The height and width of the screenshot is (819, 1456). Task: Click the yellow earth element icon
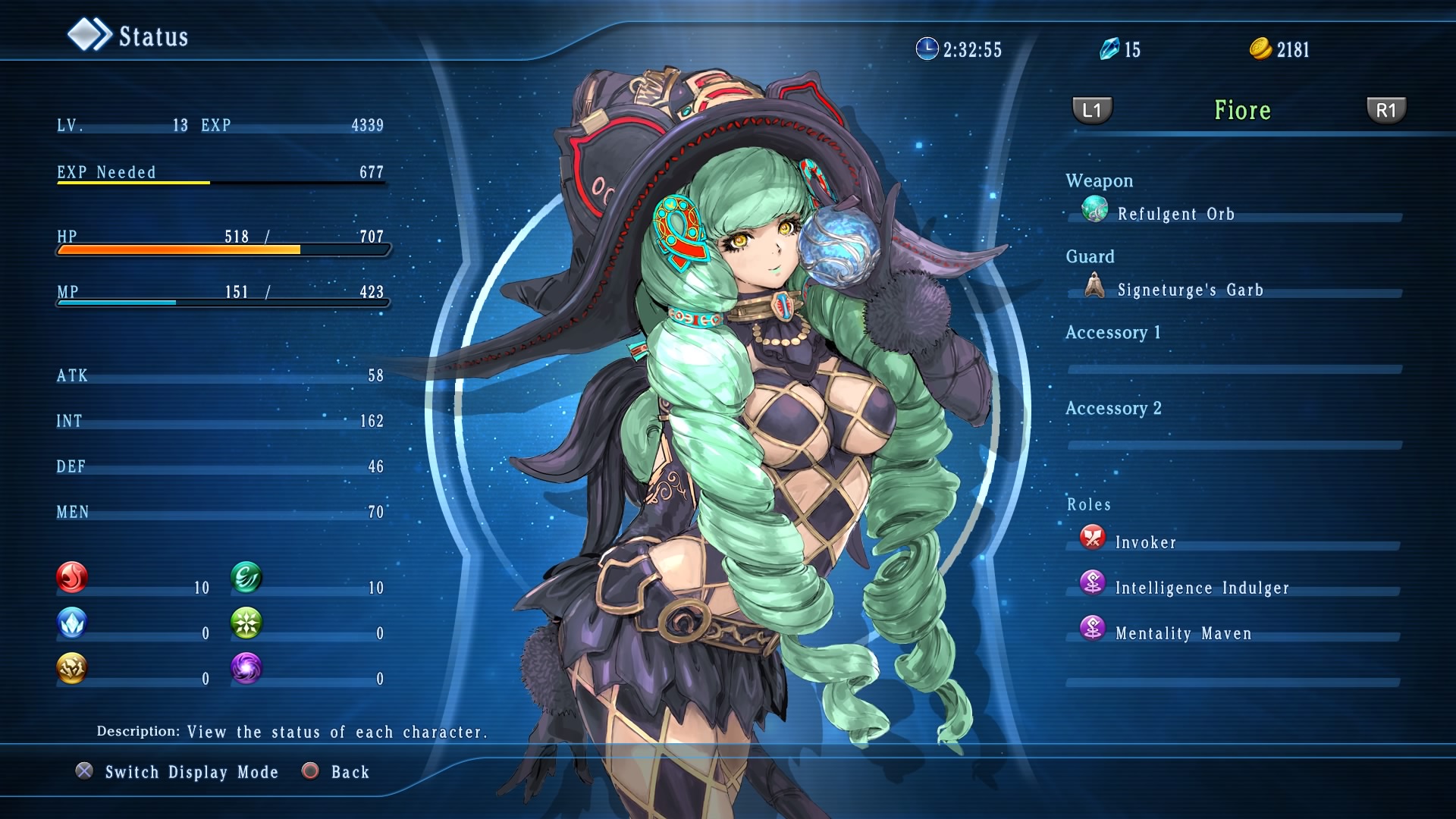[72, 669]
